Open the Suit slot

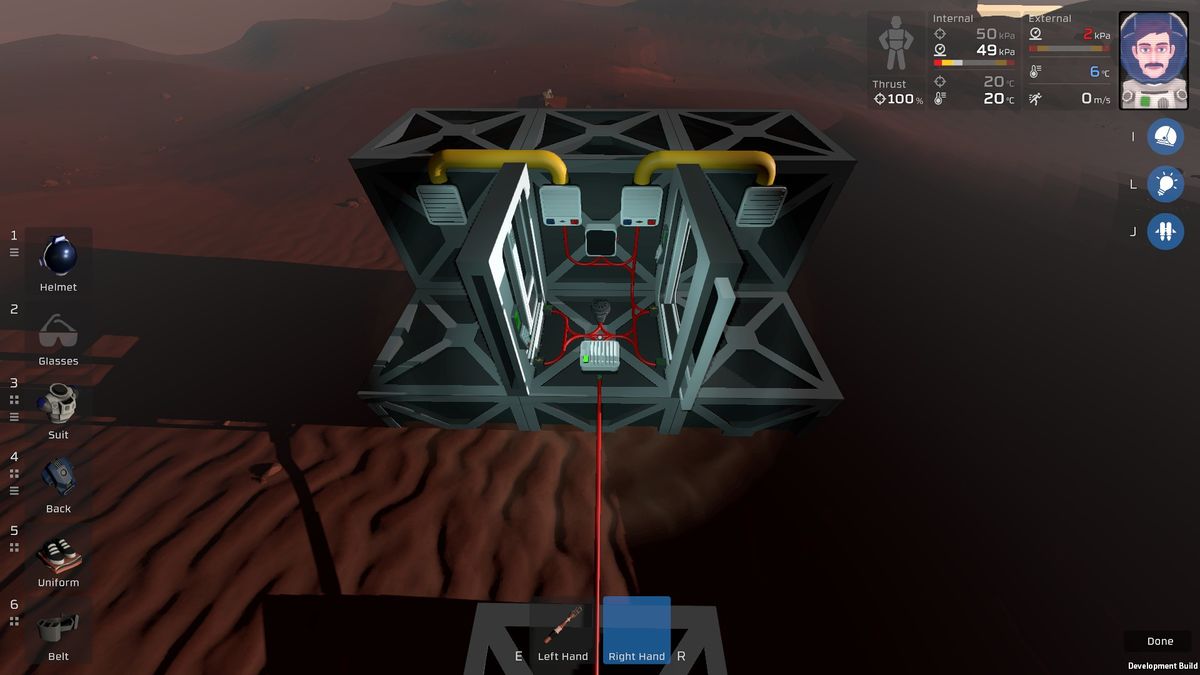click(59, 406)
